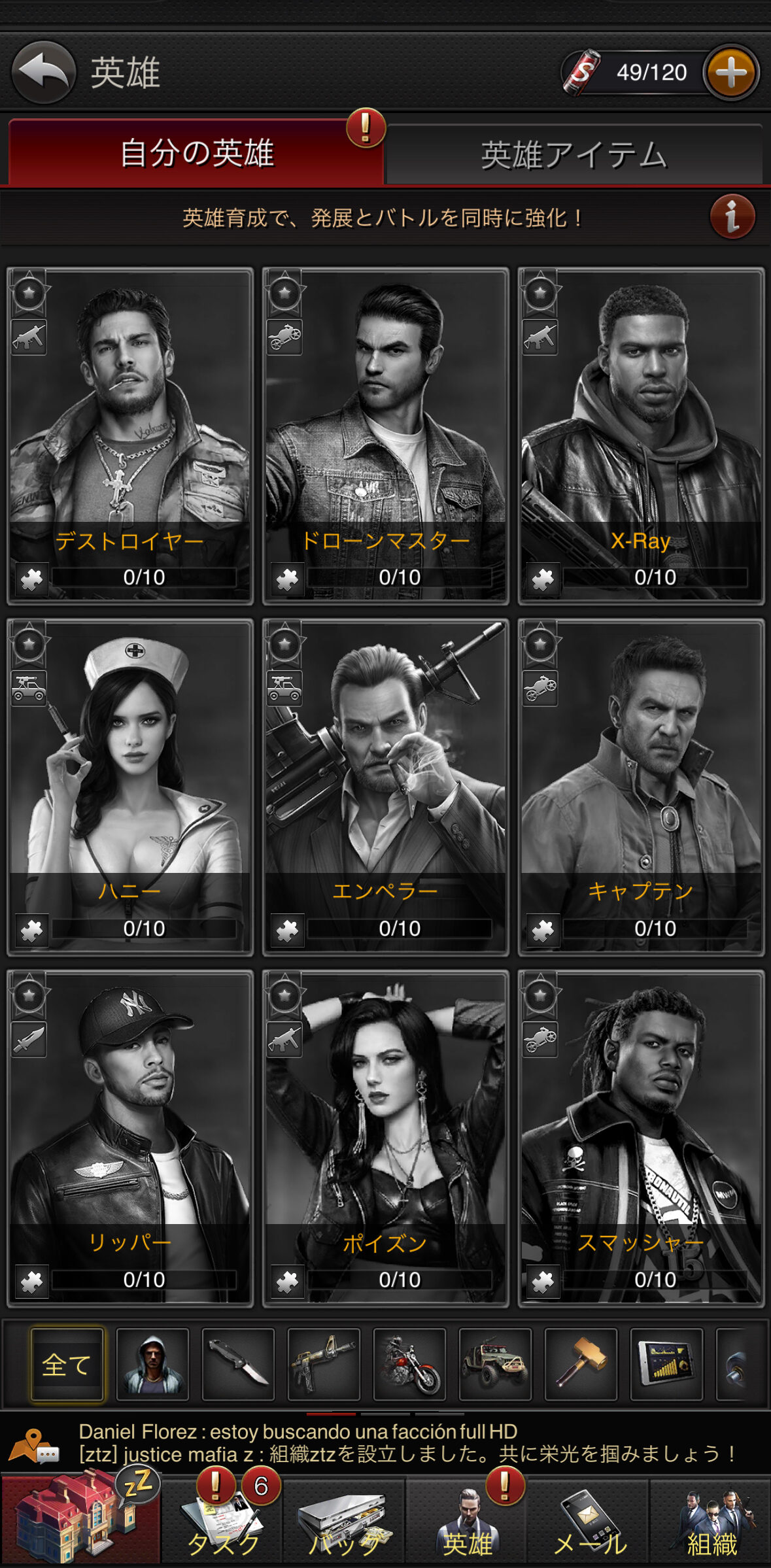771x1568 pixels.
Task: Choose the ドローンマスター hero card
Action: click(385, 435)
